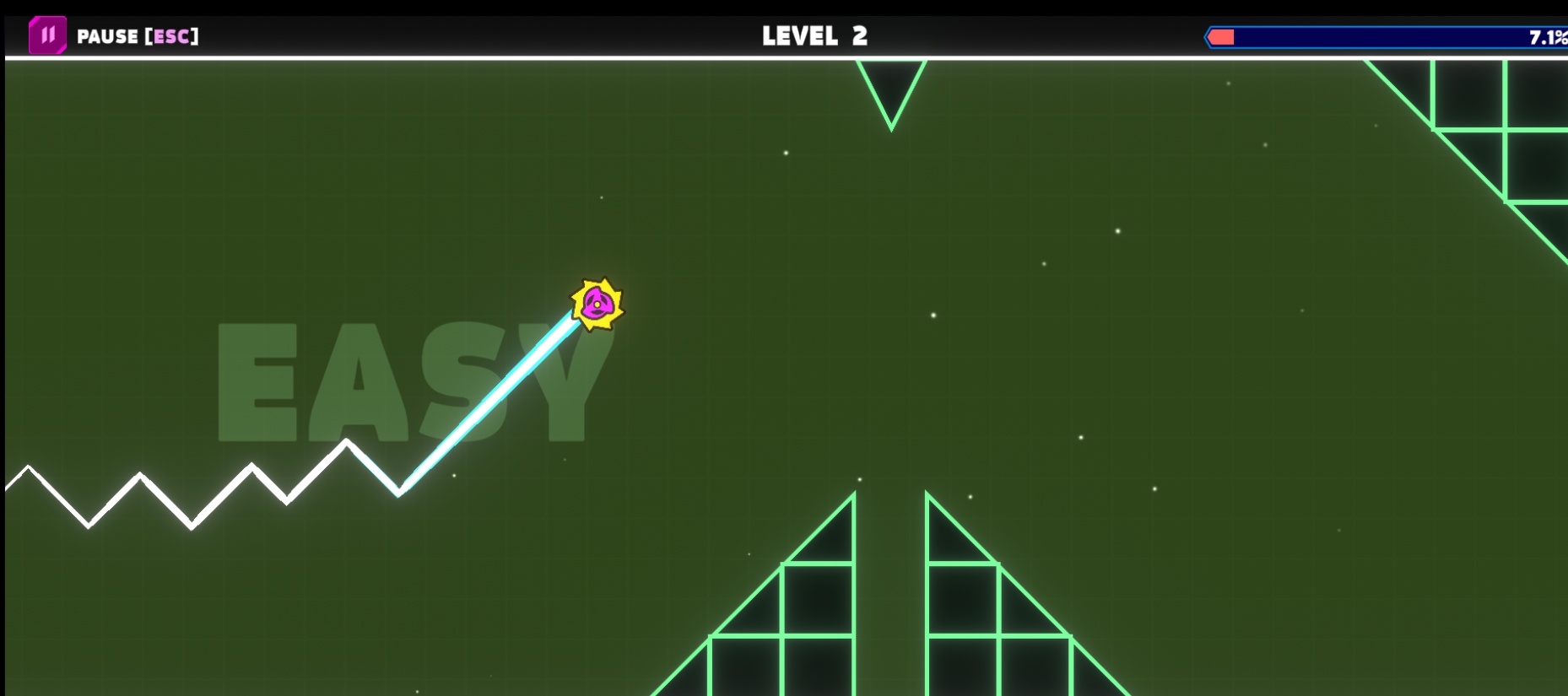Image resolution: width=1568 pixels, height=696 pixels.
Task: Select the EASY watermark text
Action: click(405, 380)
